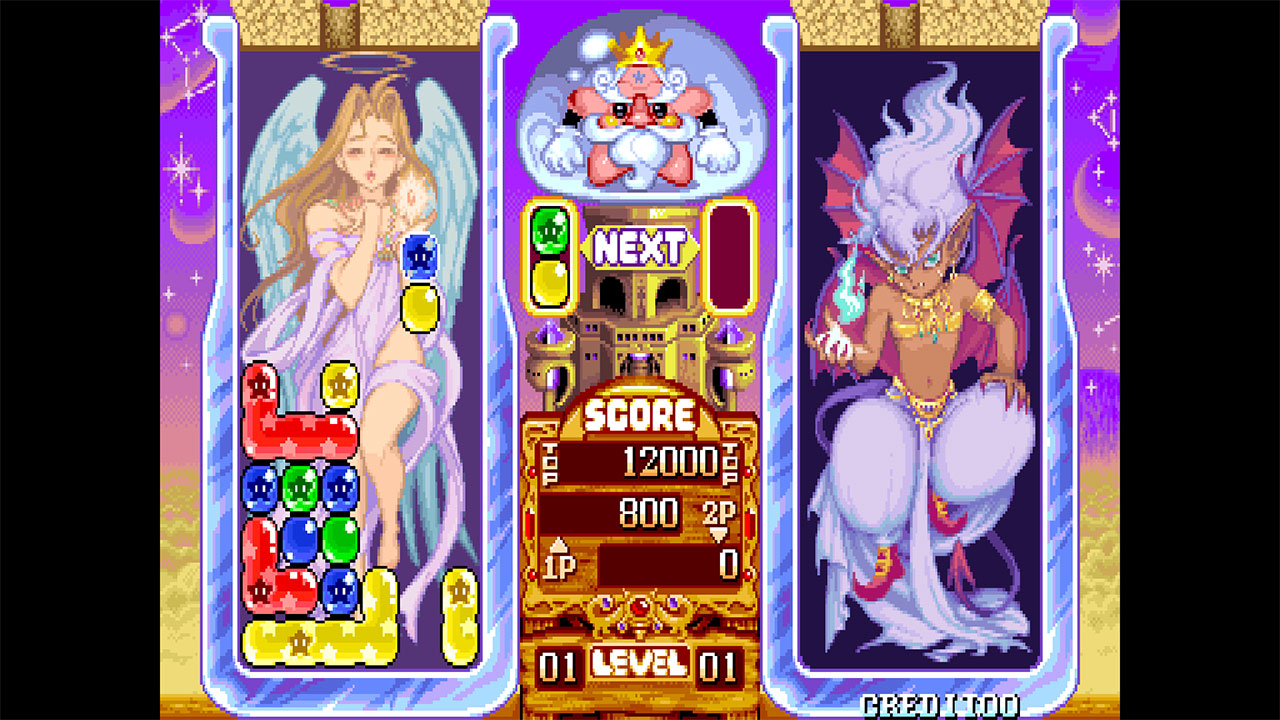Screen dimensions: 1280x720
Task: Open the left castle tower window
Action: click(x=552, y=377)
